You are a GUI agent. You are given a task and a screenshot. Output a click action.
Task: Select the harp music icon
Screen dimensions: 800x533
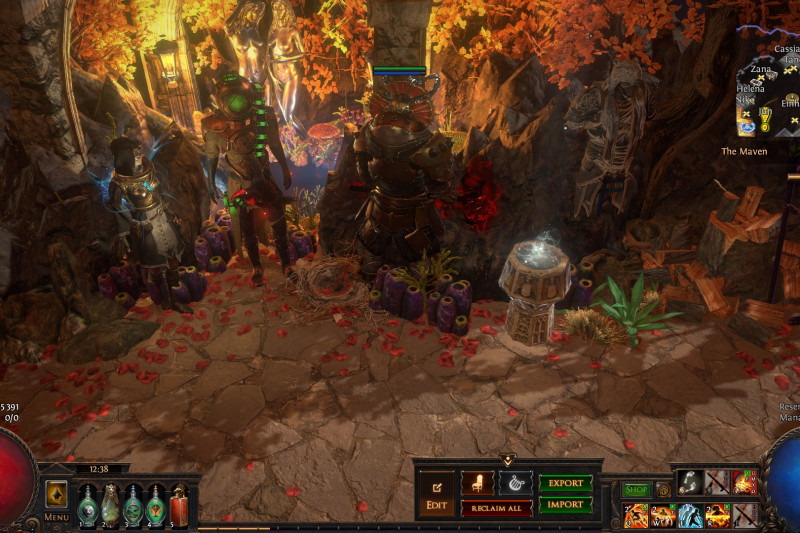click(515, 483)
